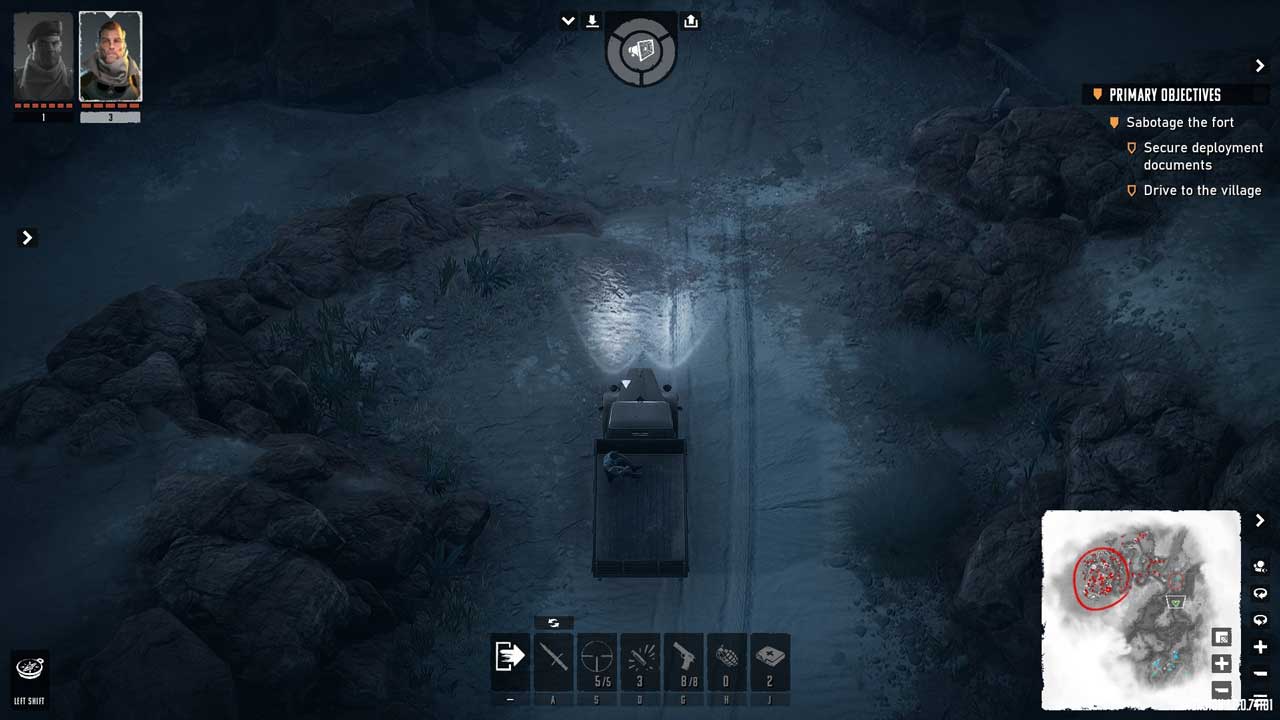Click the quick load upload-arrow icon

[691, 21]
